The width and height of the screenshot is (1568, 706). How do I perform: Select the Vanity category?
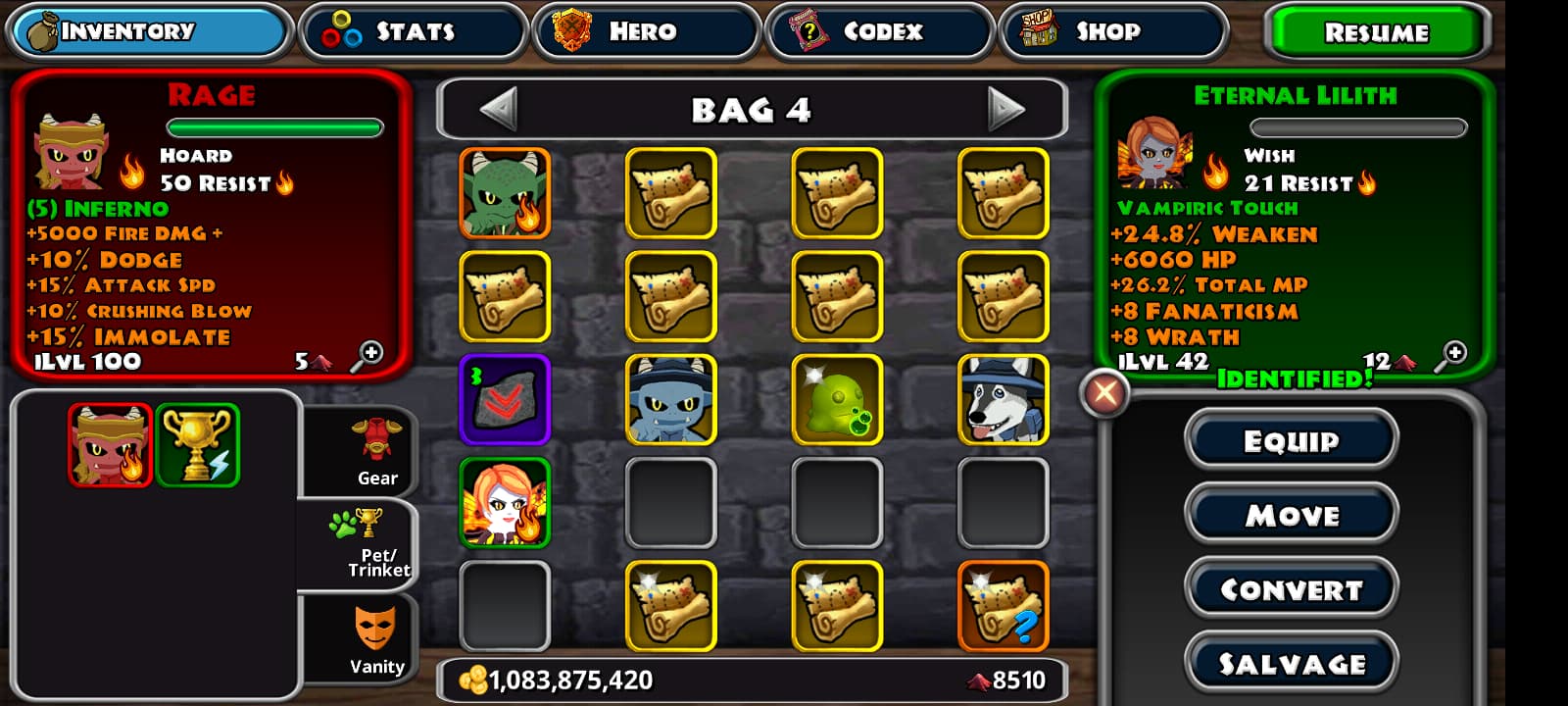[376, 640]
